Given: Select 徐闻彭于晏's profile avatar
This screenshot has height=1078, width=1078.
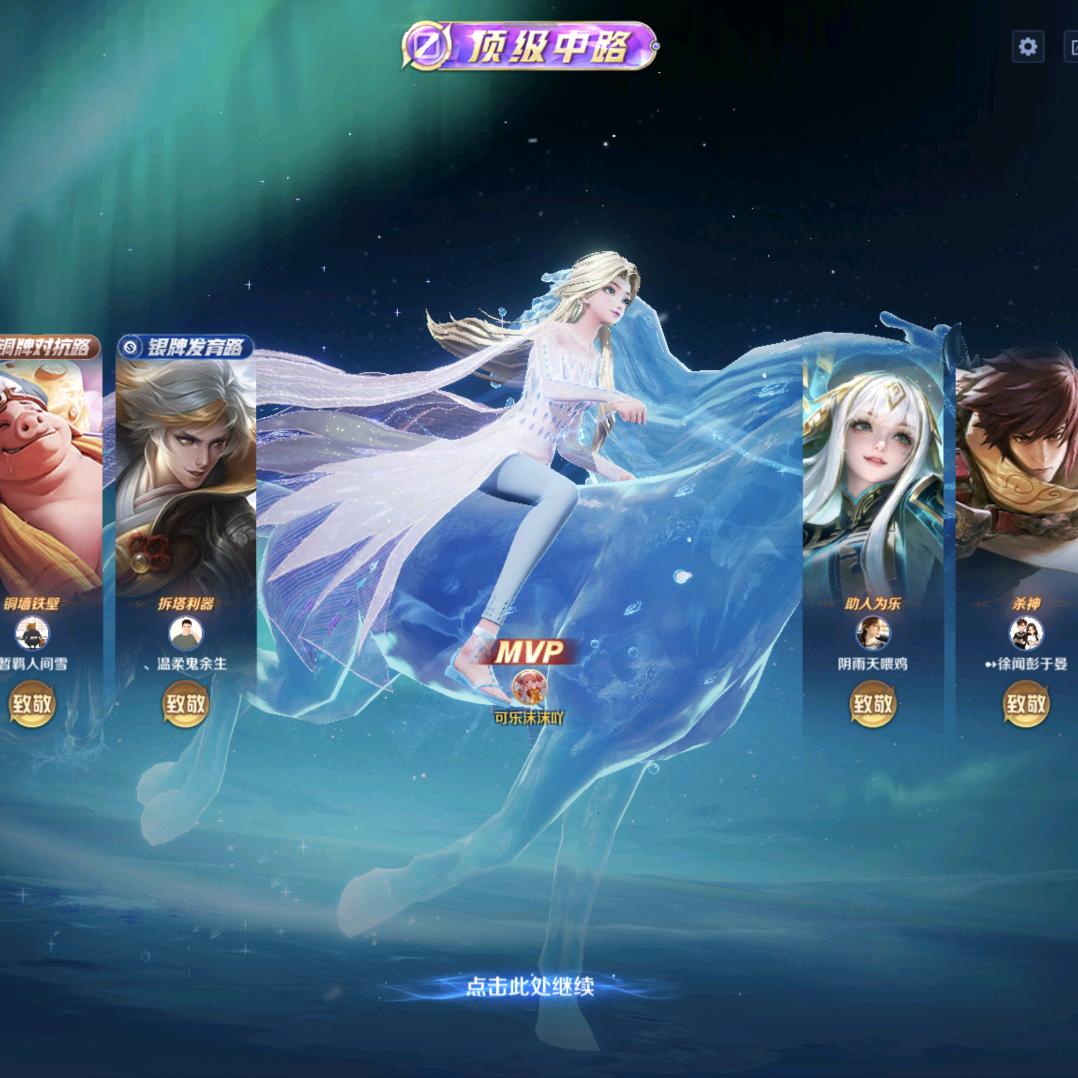Looking at the screenshot, I should [x=1026, y=633].
